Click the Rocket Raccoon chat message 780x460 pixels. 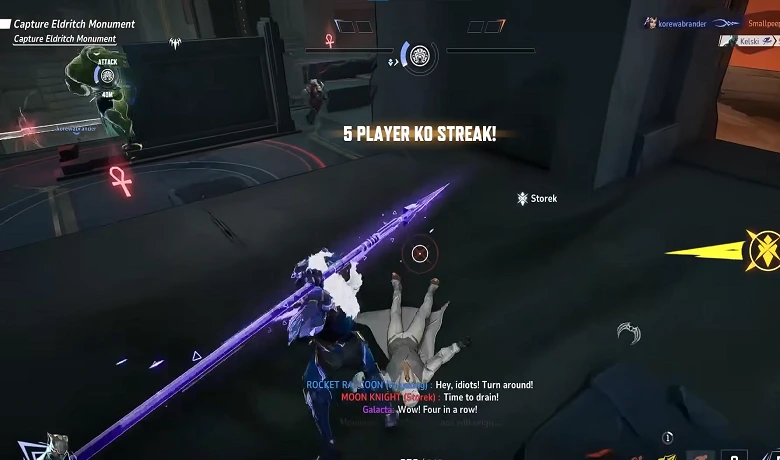point(419,384)
